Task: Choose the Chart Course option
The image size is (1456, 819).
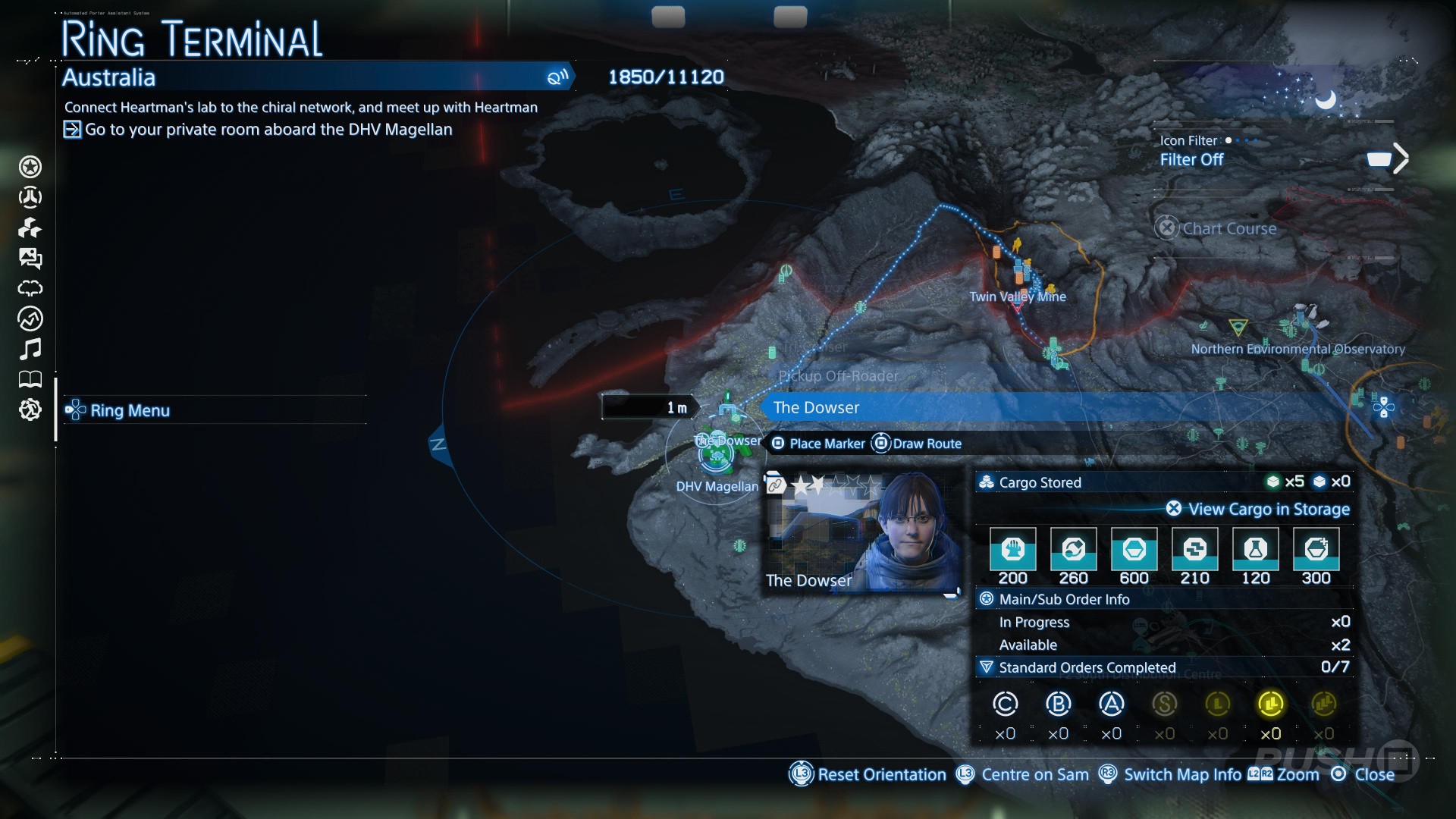Action: (1228, 228)
